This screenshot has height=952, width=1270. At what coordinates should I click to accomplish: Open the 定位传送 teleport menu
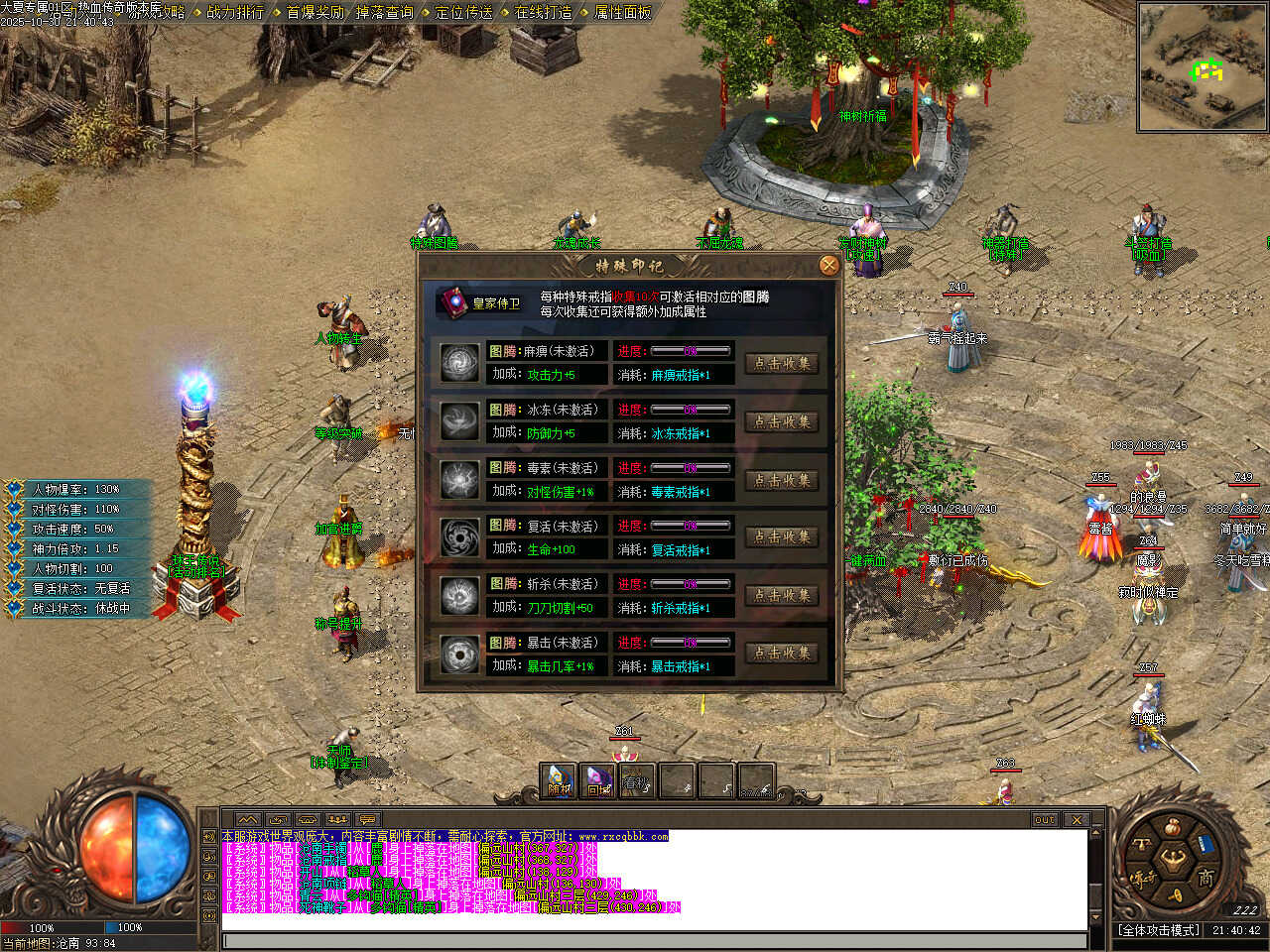[x=463, y=12]
